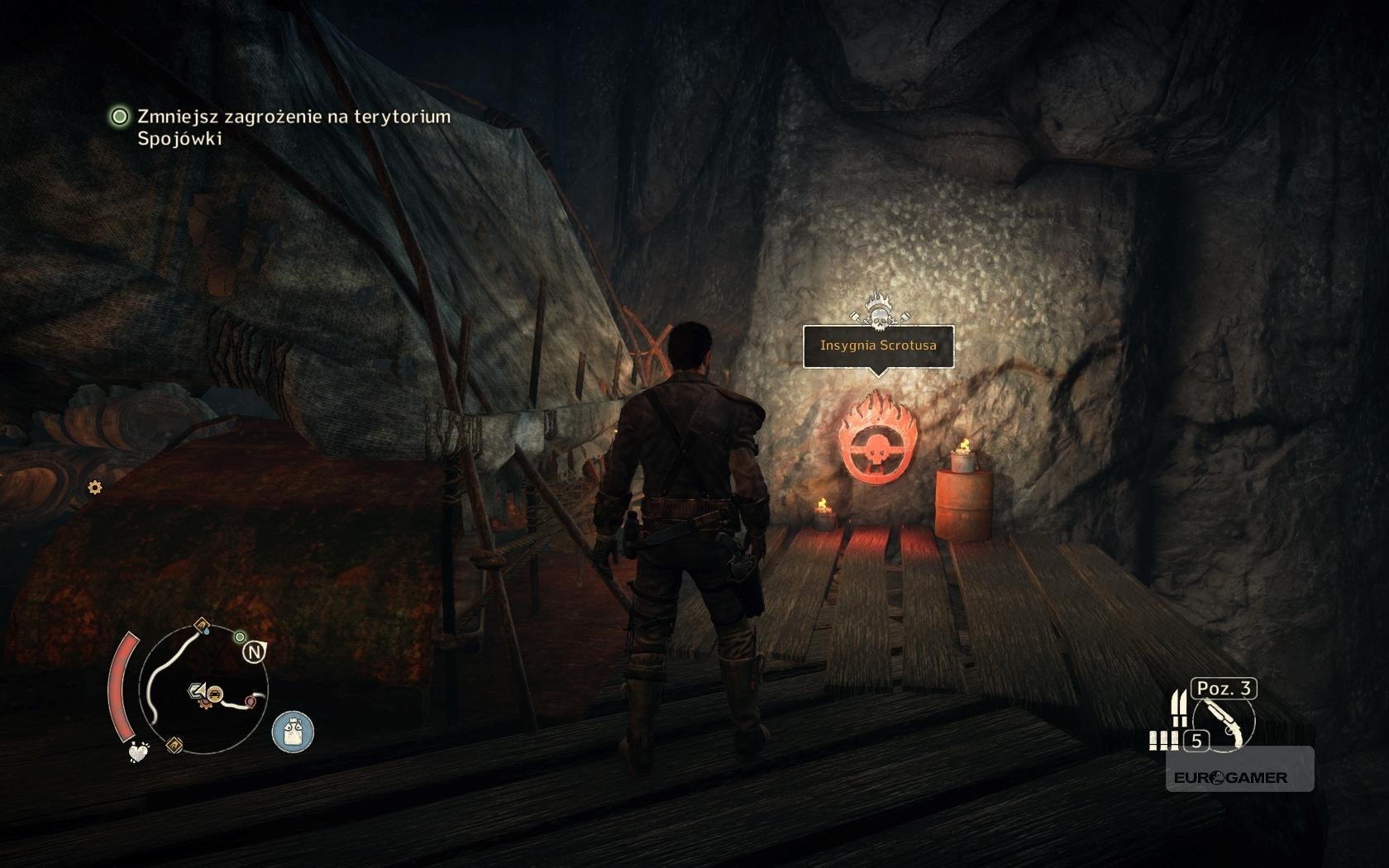The width and height of the screenshot is (1389, 868).
Task: Click the car icon on the minimap
Action: coord(214,694)
